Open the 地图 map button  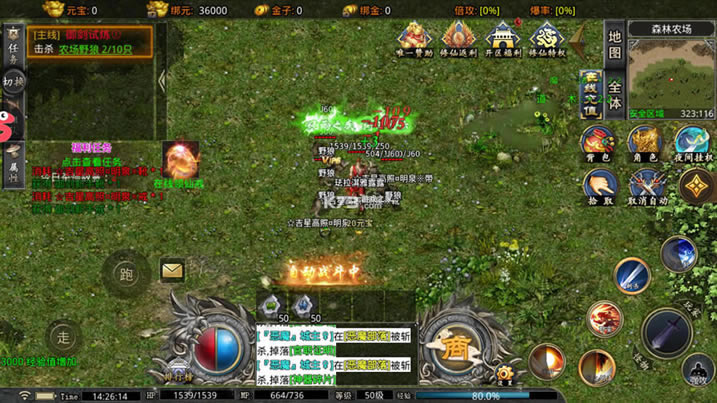(615, 46)
